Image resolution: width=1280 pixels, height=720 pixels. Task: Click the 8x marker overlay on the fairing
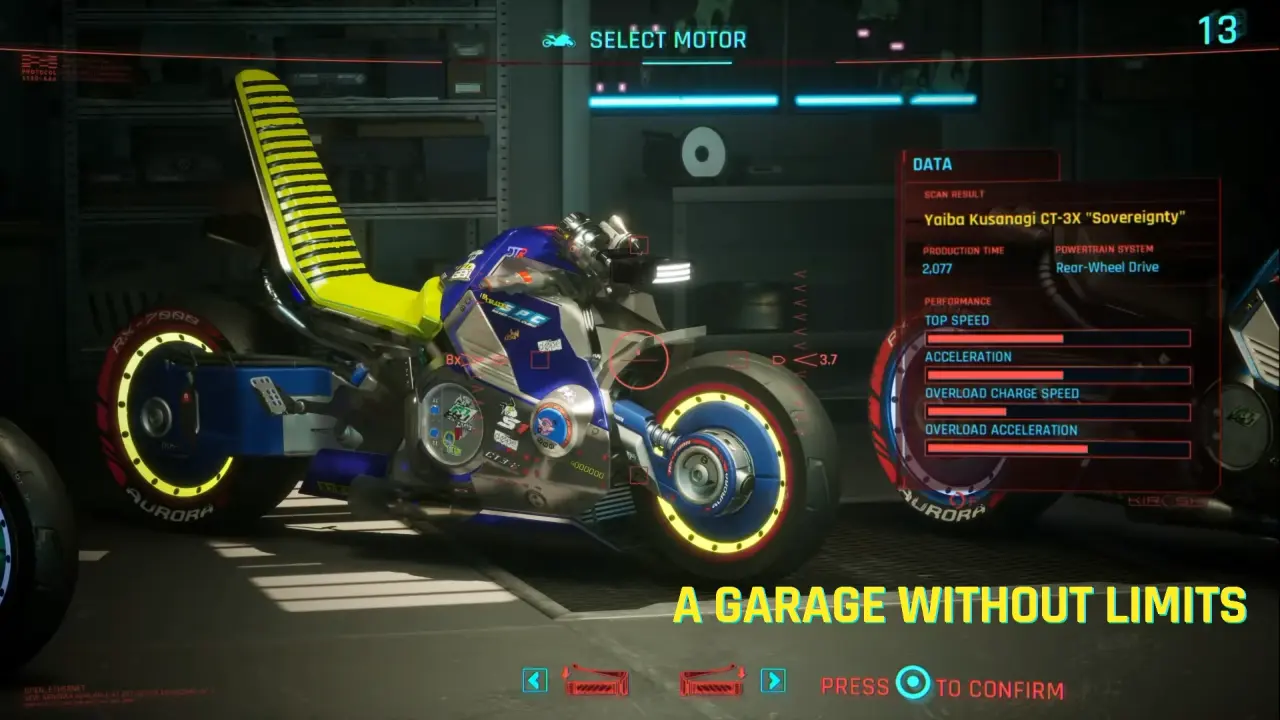point(452,359)
